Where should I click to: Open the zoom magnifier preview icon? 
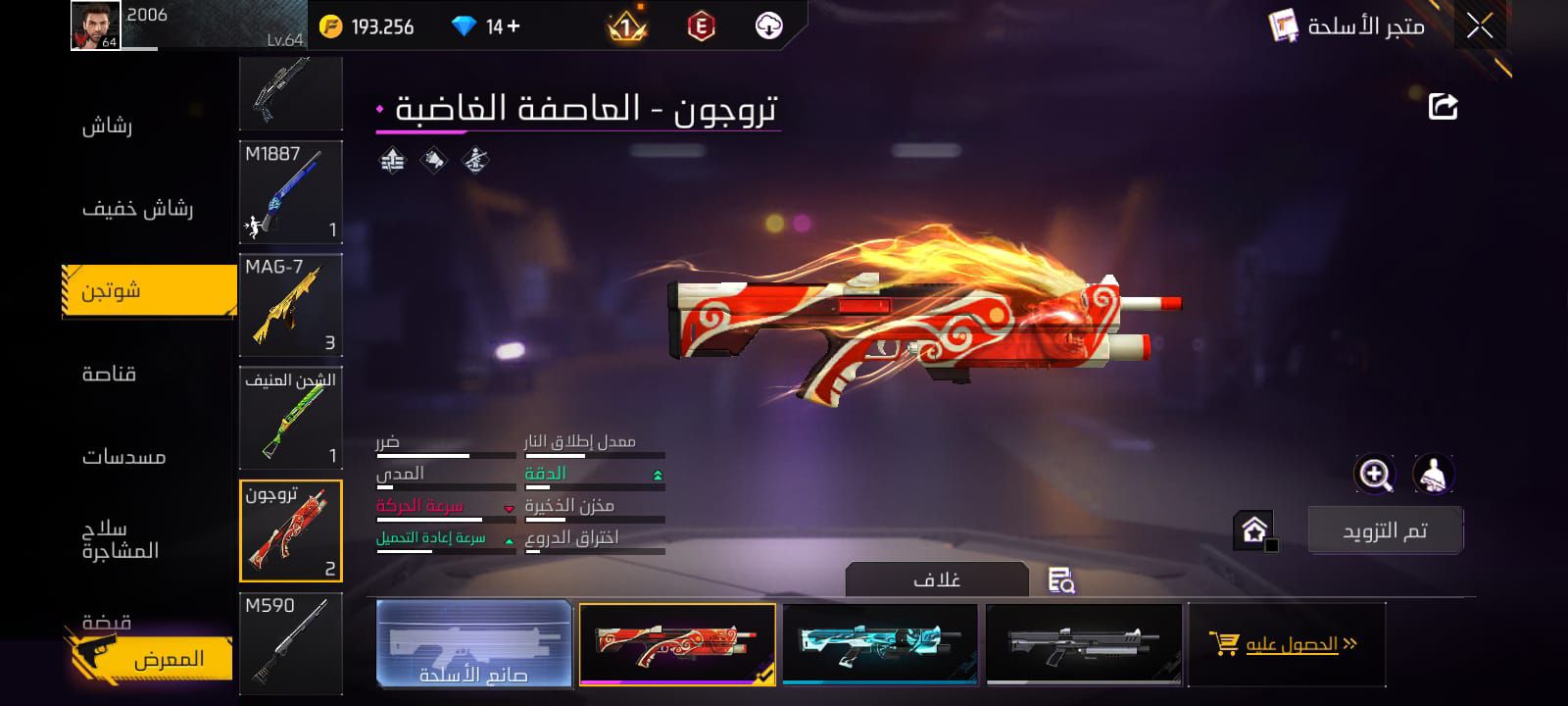(x=1376, y=476)
